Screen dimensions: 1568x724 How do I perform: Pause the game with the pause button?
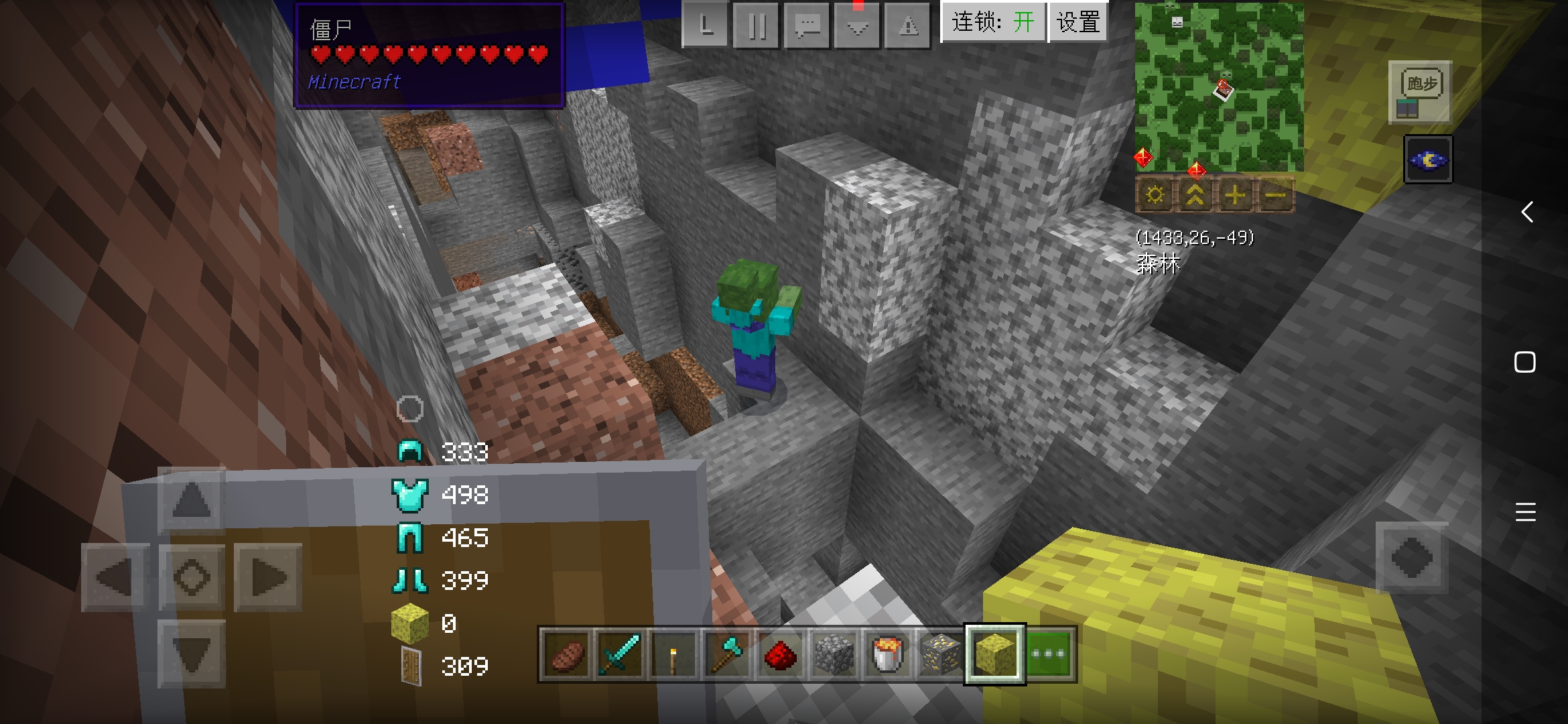pos(757,26)
